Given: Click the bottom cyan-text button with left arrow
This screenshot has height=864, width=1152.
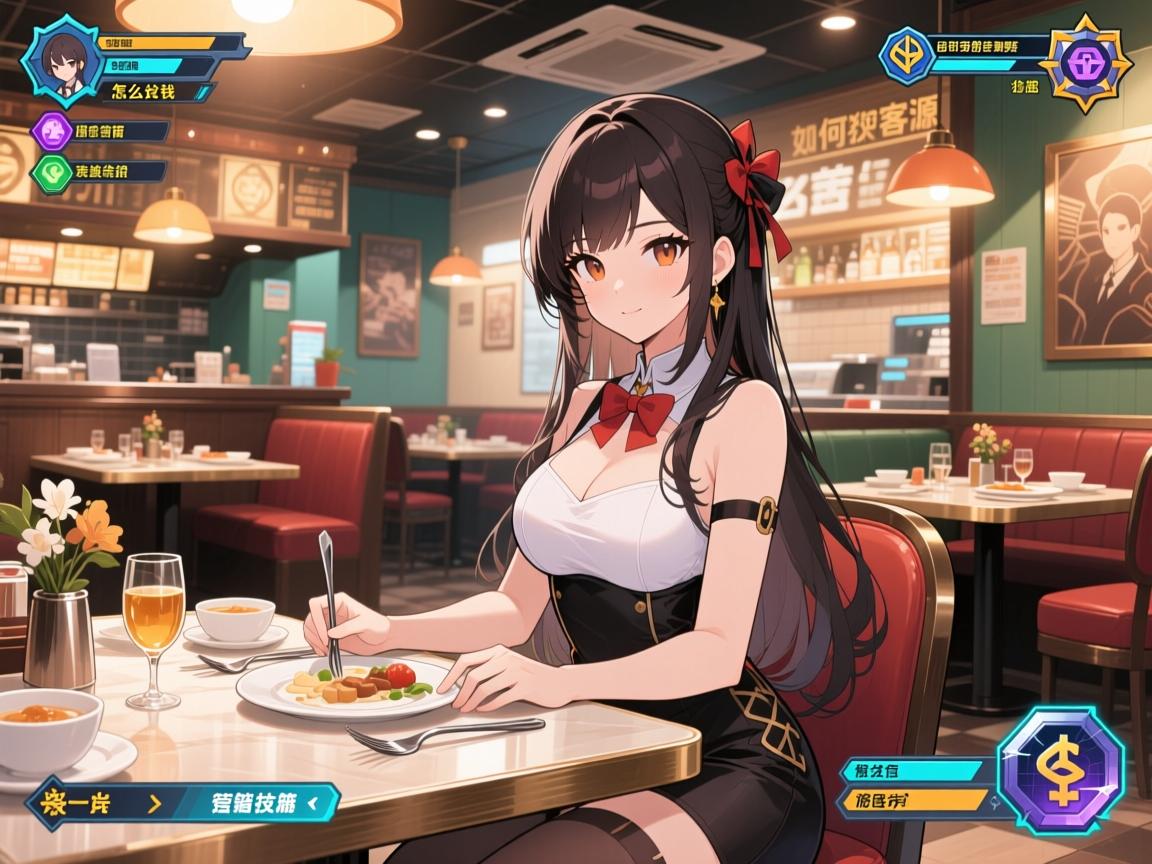Looking at the screenshot, I should pyautogui.click(x=259, y=802).
